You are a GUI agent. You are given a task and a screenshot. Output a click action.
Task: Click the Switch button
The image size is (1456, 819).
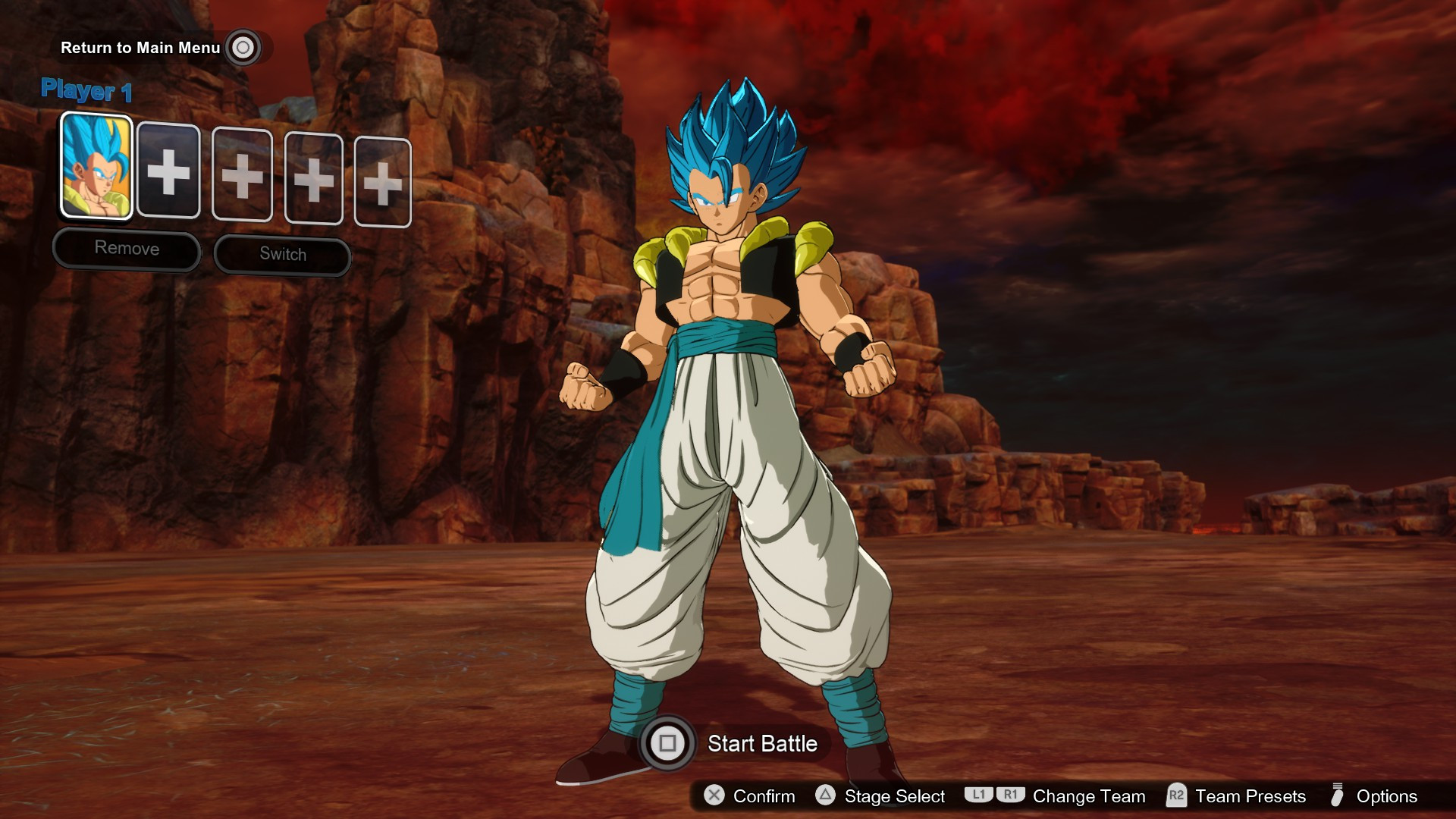coord(281,254)
